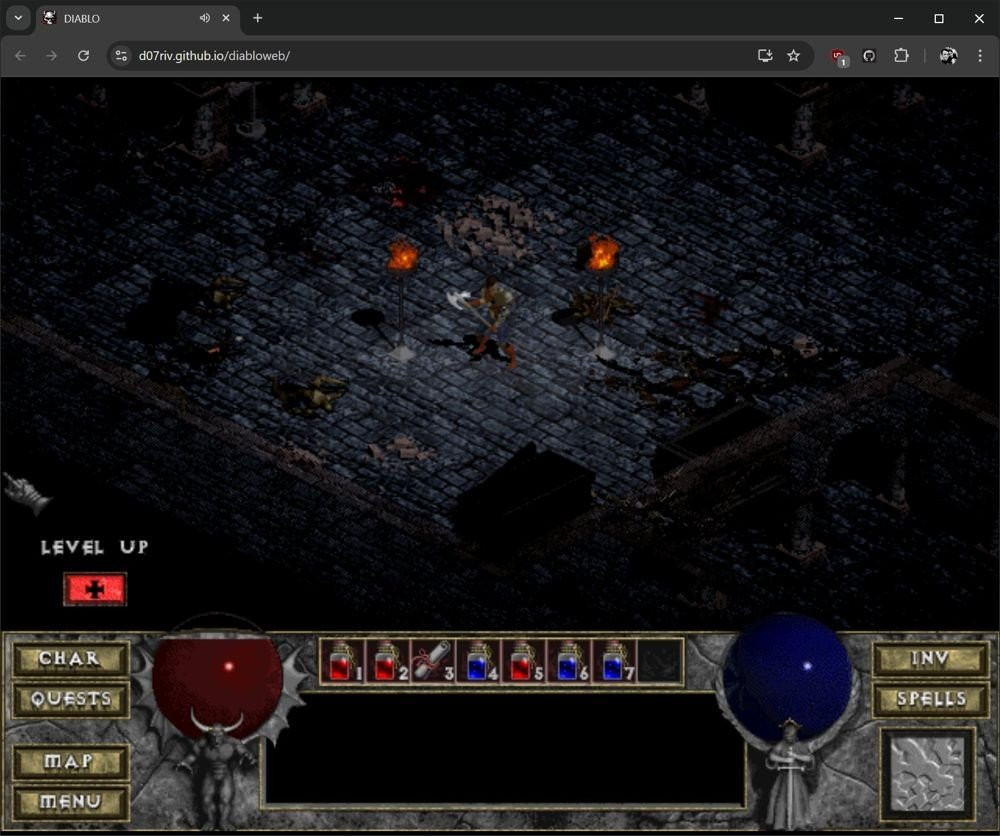Use the red potion in belt slot 1

click(342, 661)
